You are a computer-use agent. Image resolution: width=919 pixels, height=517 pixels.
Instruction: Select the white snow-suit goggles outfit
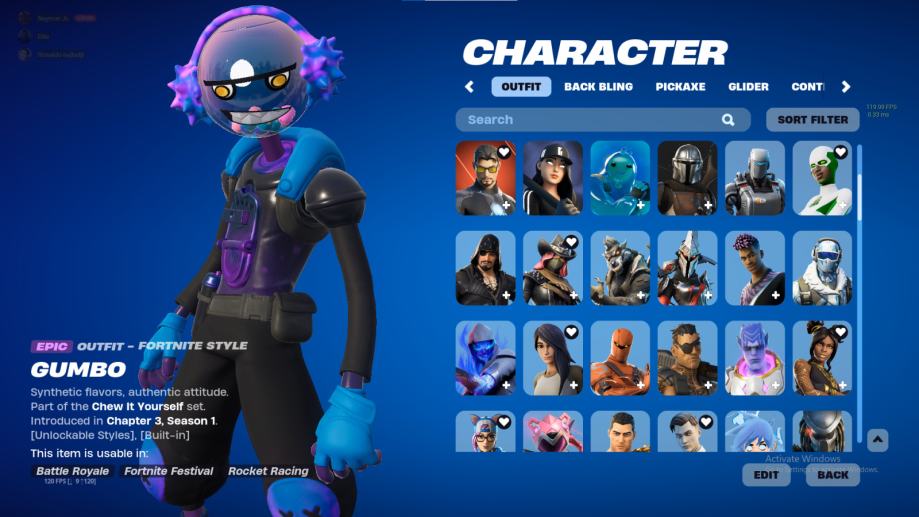tap(822, 268)
